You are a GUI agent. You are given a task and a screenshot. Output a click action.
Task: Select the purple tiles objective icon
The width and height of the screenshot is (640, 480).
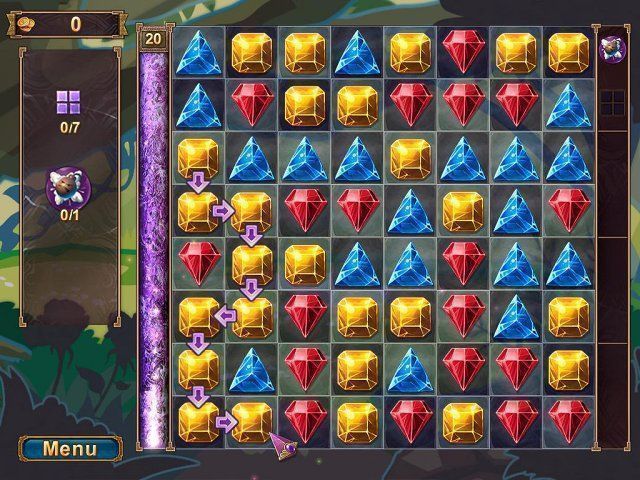click(69, 101)
